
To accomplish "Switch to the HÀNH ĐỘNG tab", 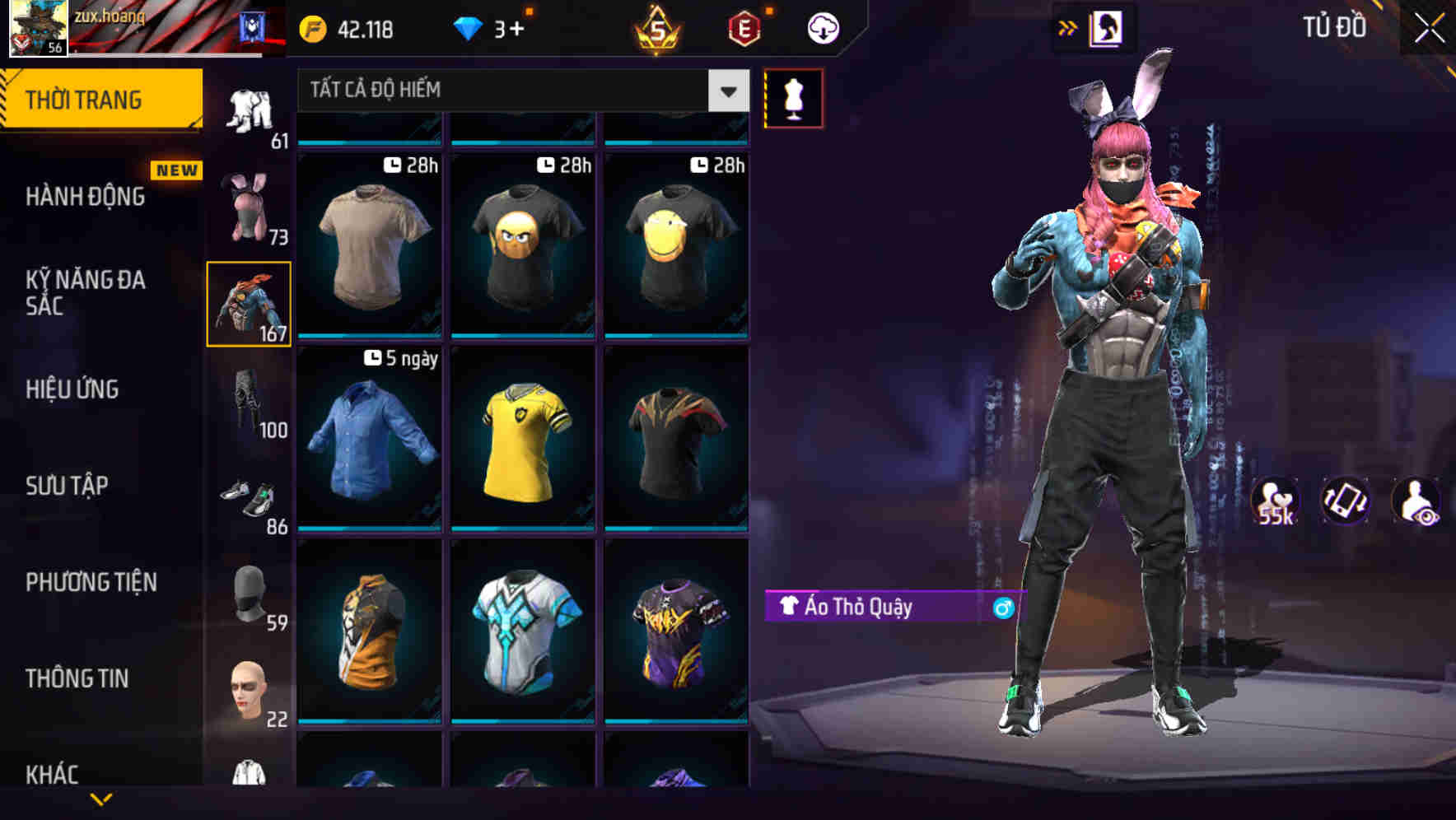I will 85,197.
